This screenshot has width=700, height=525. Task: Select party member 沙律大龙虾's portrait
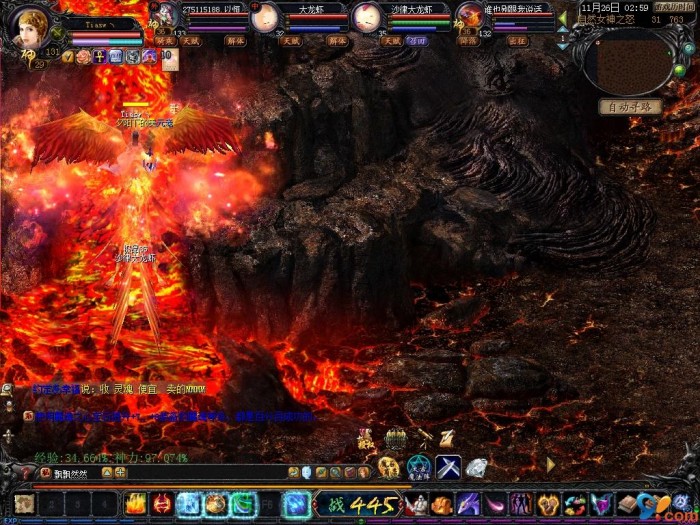tap(367, 18)
